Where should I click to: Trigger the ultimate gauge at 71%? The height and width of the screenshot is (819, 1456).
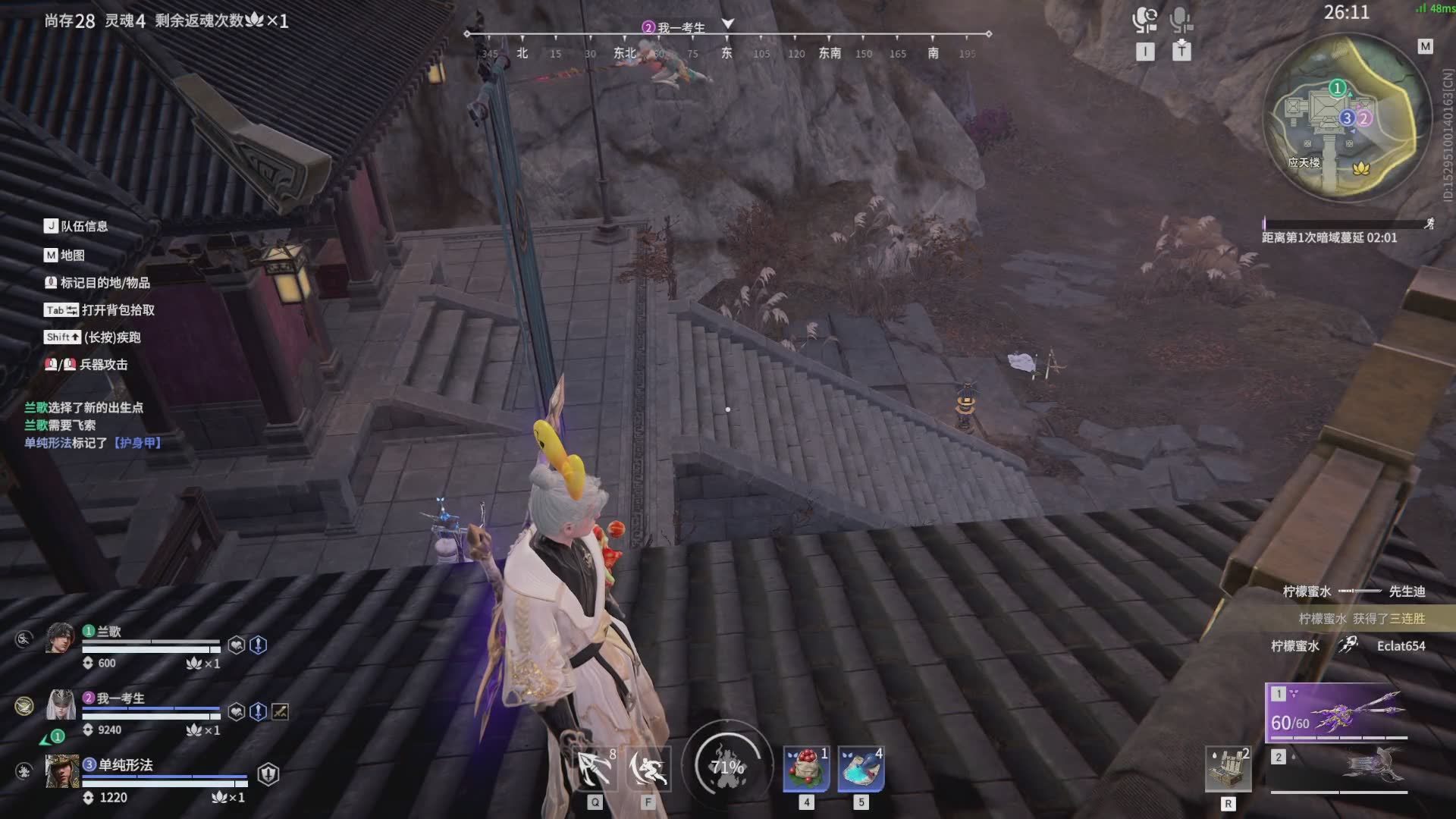[727, 767]
